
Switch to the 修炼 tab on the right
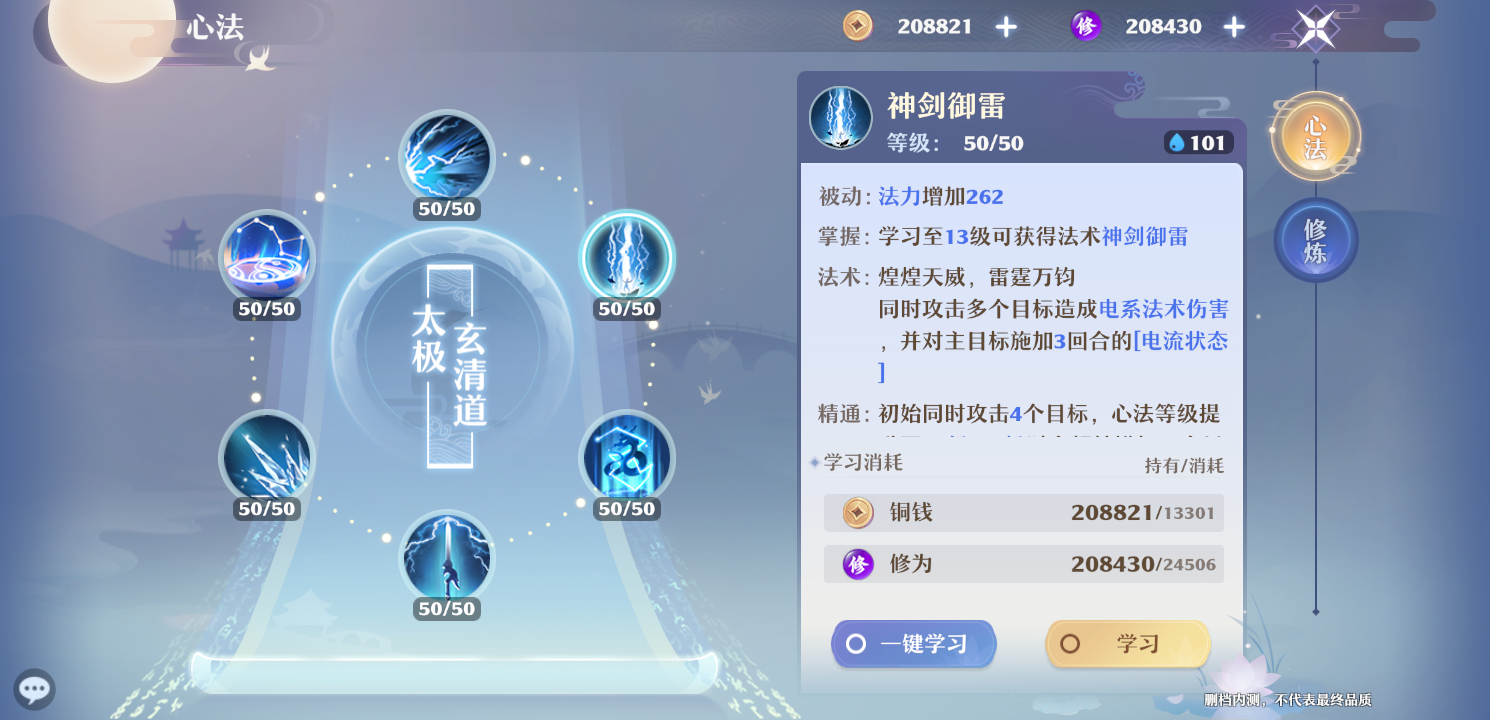pyautogui.click(x=1315, y=238)
